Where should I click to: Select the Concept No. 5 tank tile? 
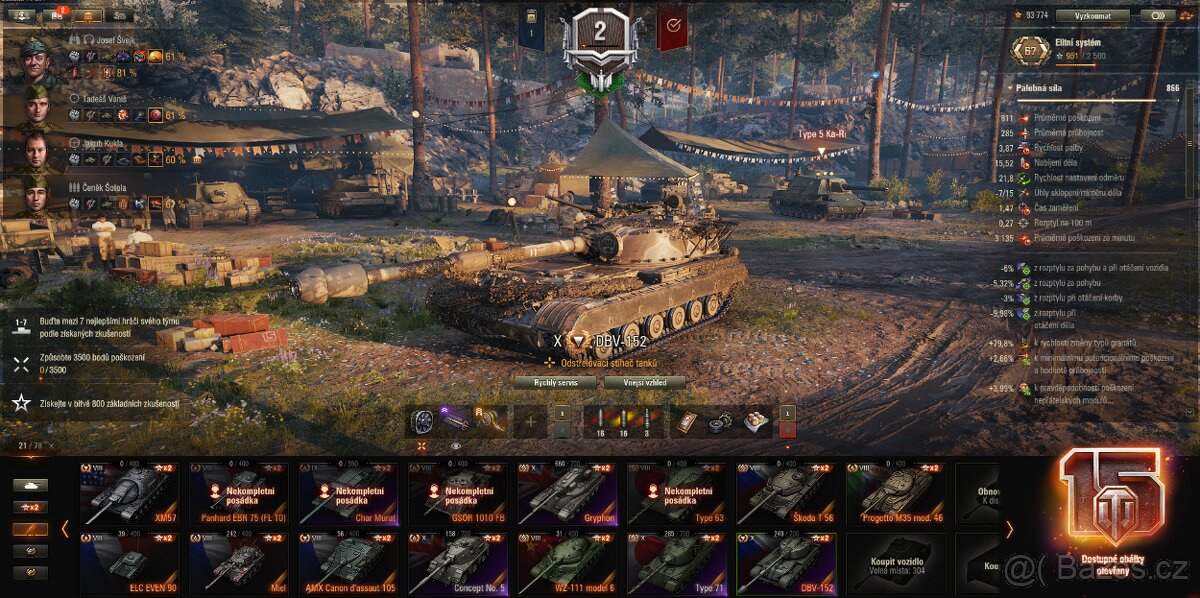click(457, 564)
